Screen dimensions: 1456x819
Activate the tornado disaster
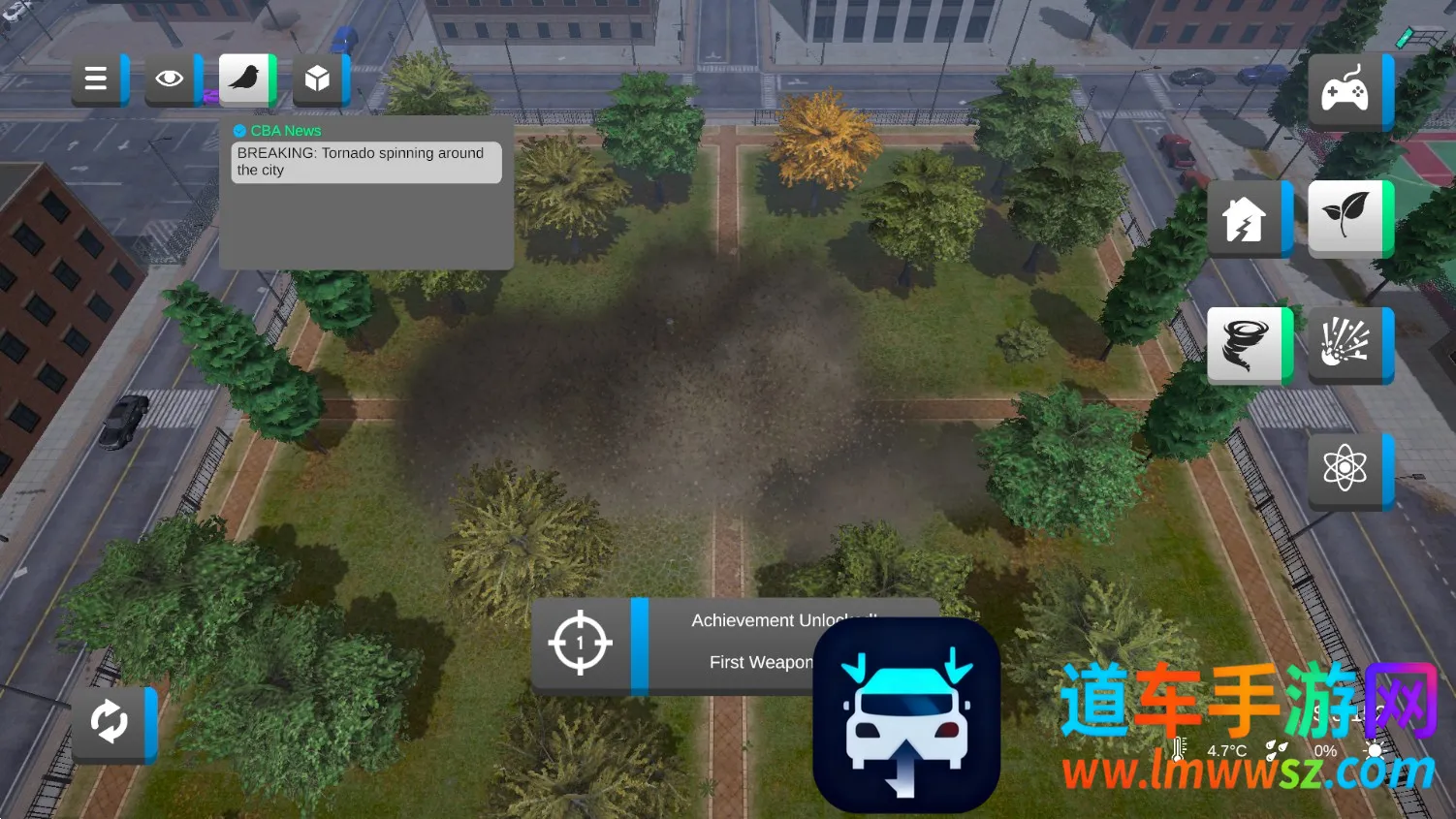click(x=1245, y=344)
